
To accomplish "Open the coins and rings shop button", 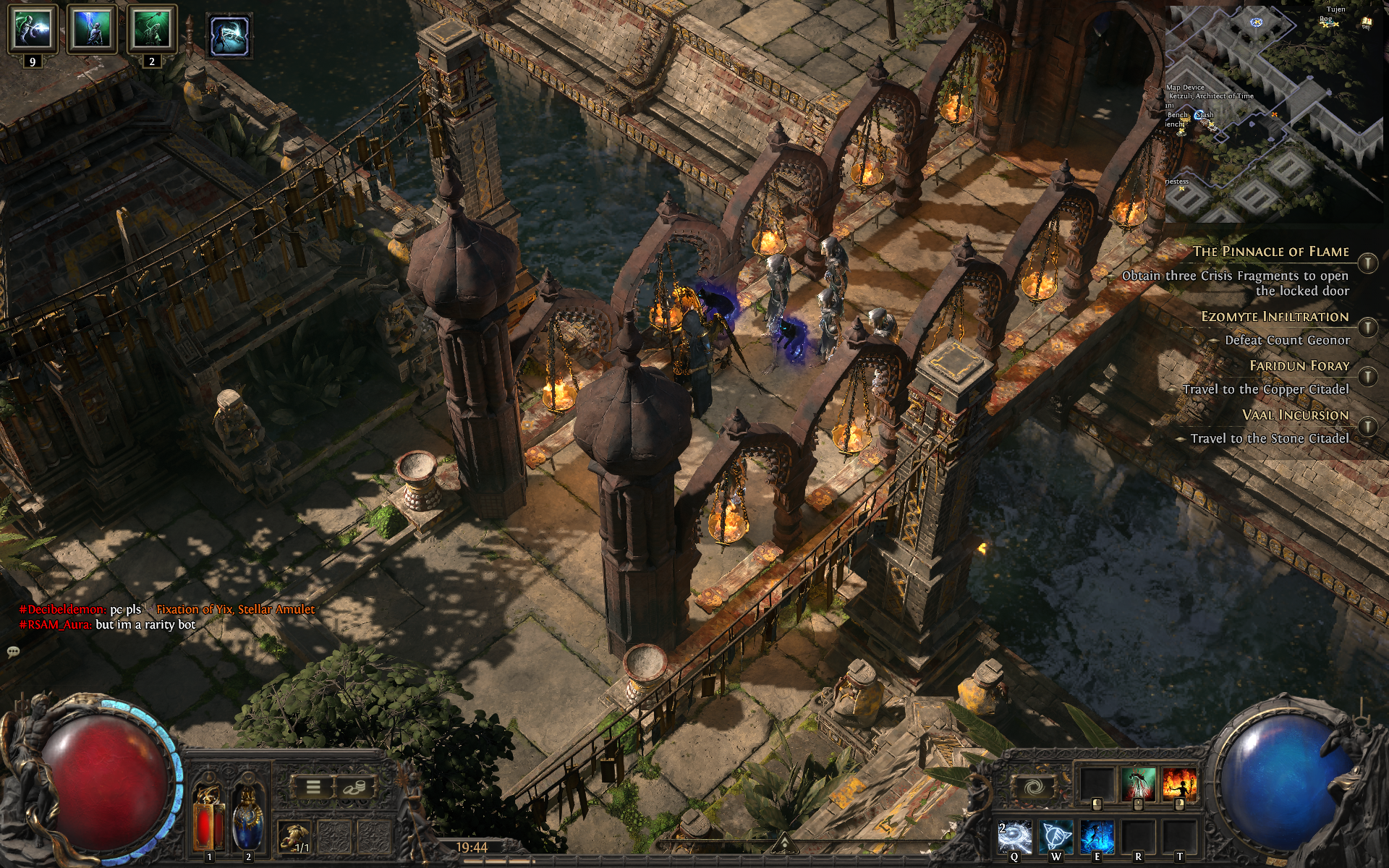I will point(354,787).
